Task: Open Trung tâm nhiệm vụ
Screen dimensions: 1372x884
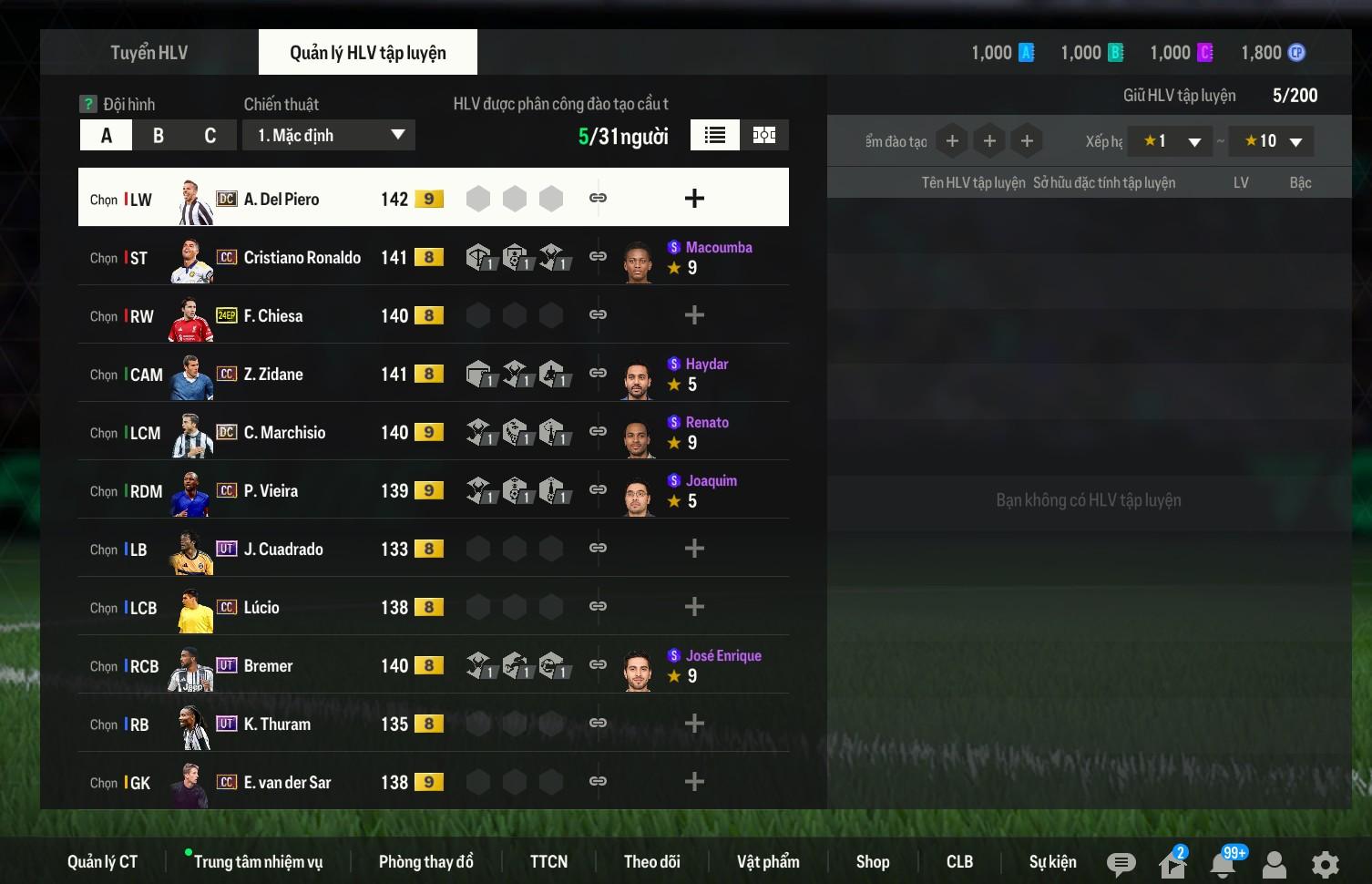Action: (258, 862)
